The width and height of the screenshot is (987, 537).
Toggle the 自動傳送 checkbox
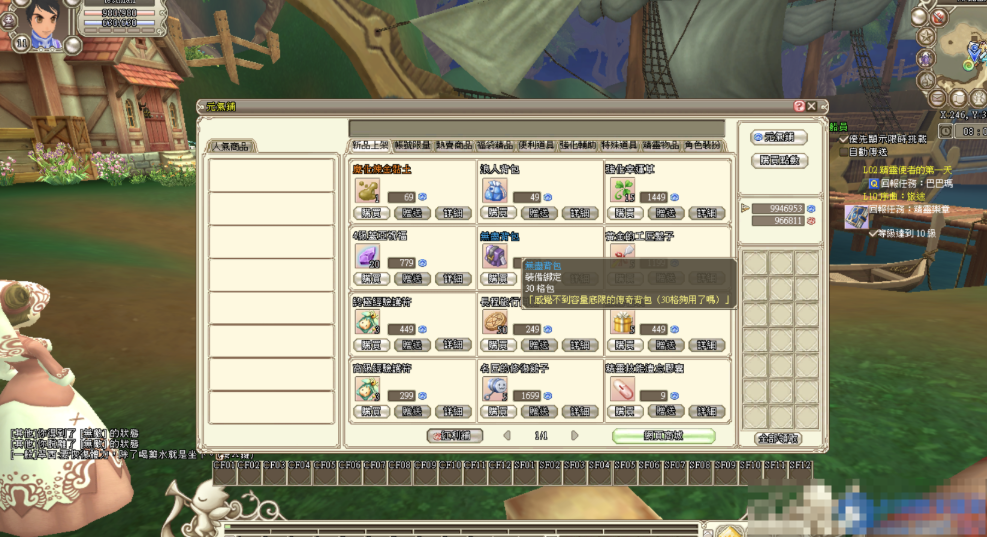[x=843, y=152]
